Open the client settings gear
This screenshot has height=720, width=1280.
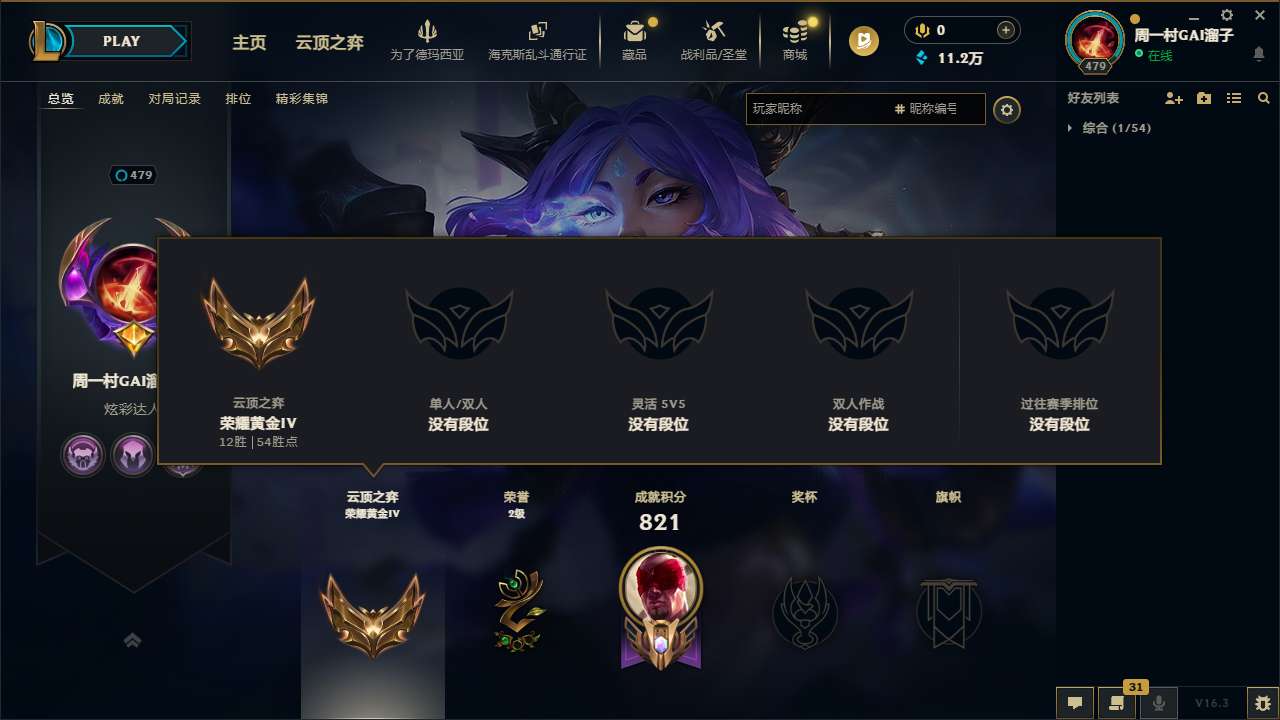[x=1226, y=15]
